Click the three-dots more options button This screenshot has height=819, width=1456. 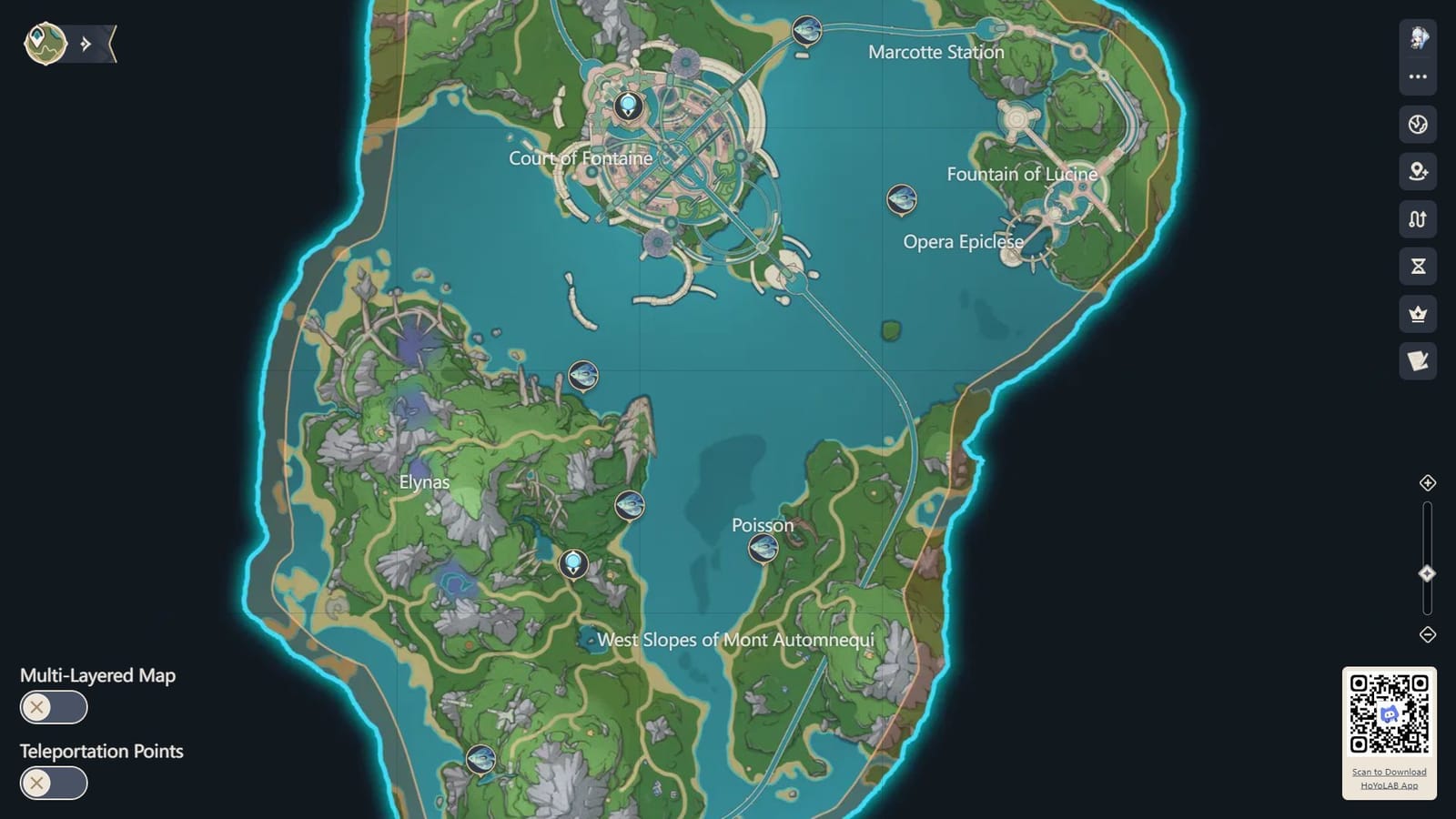coord(1417,76)
